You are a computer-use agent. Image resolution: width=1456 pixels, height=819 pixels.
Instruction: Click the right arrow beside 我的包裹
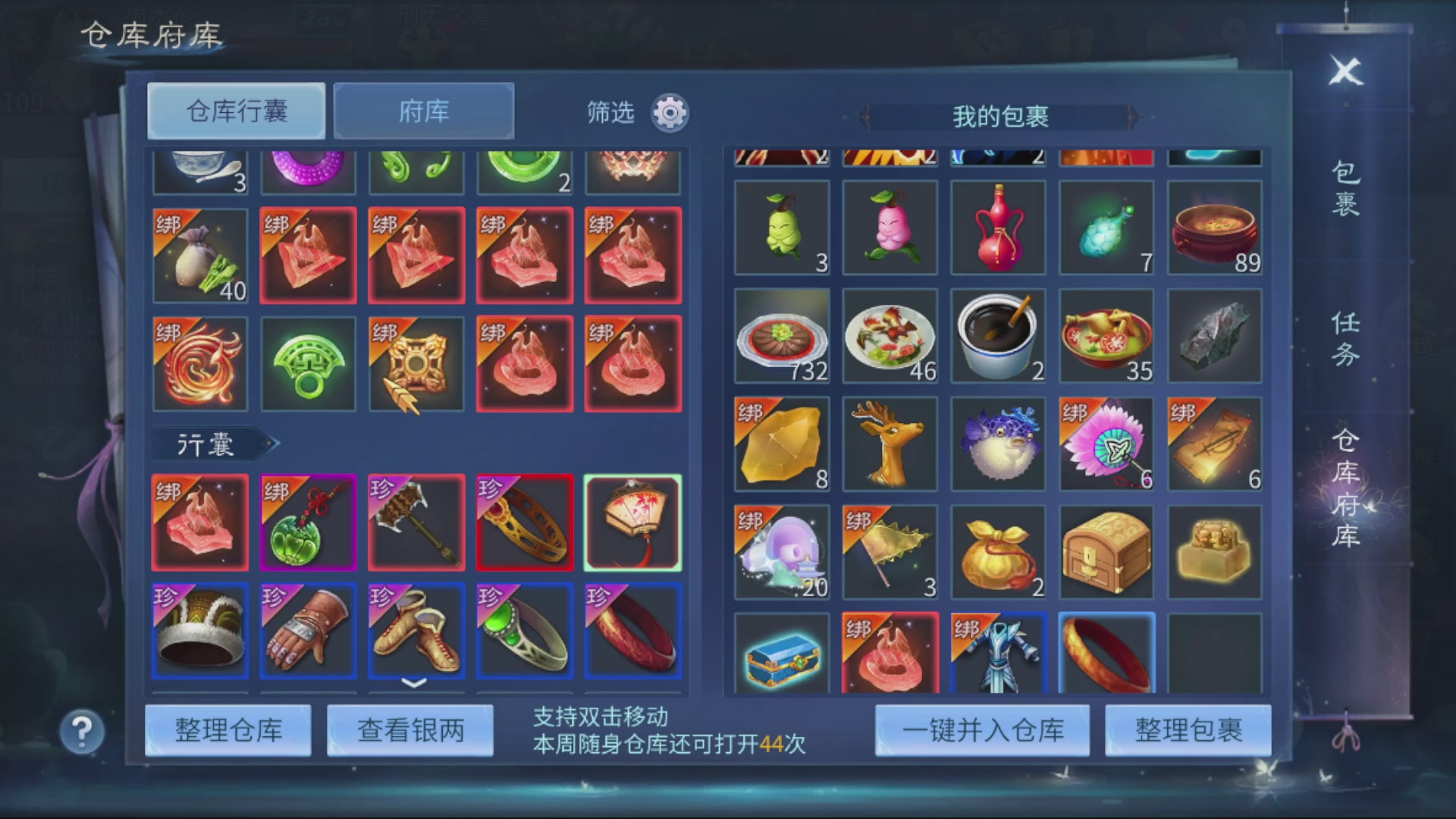1133,118
